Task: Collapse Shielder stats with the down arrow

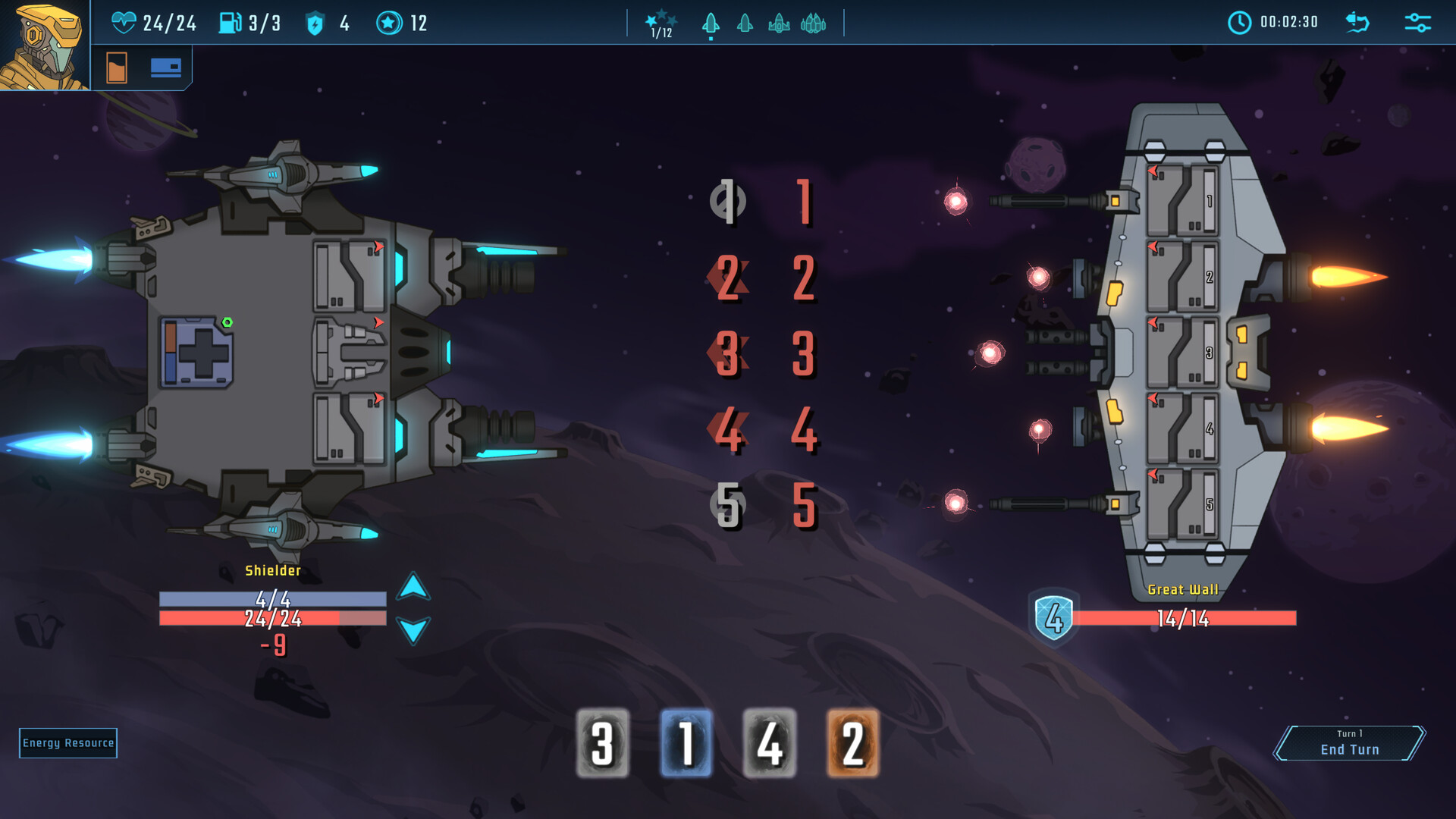Action: tap(412, 630)
